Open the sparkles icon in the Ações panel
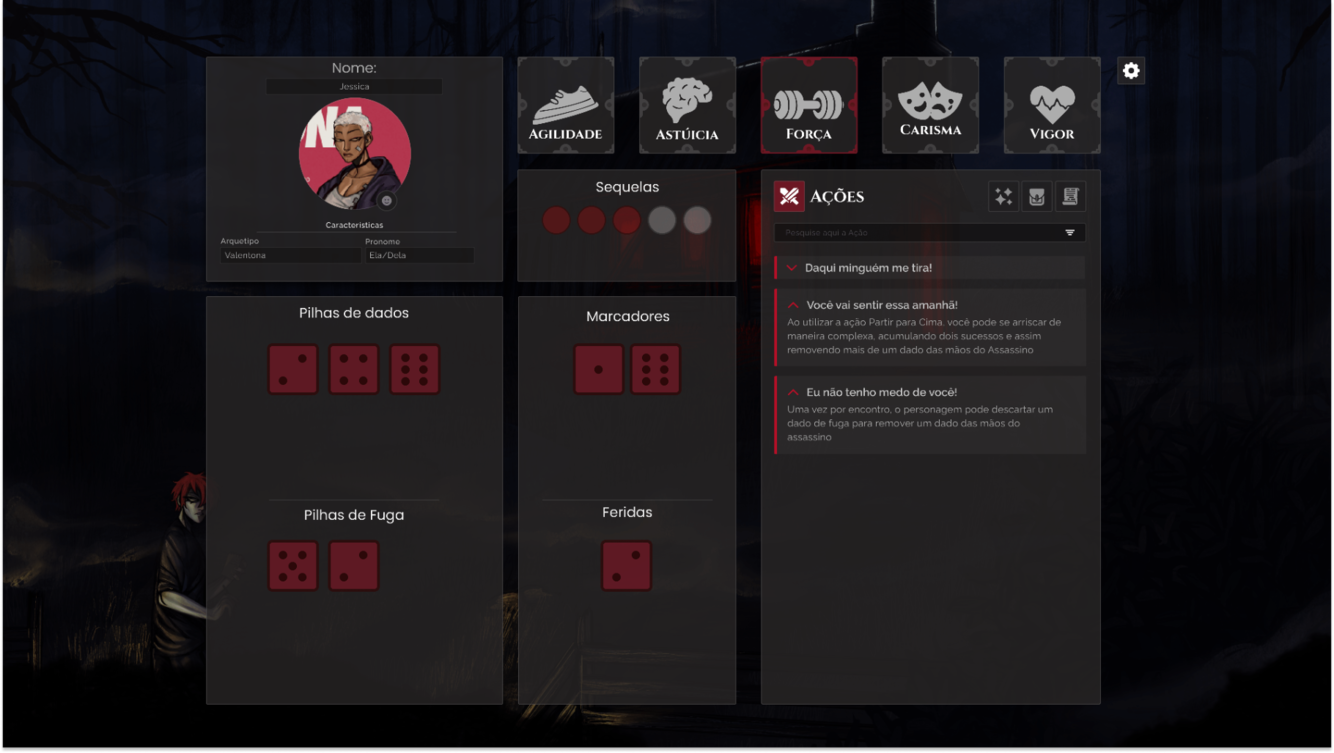 coord(1002,196)
